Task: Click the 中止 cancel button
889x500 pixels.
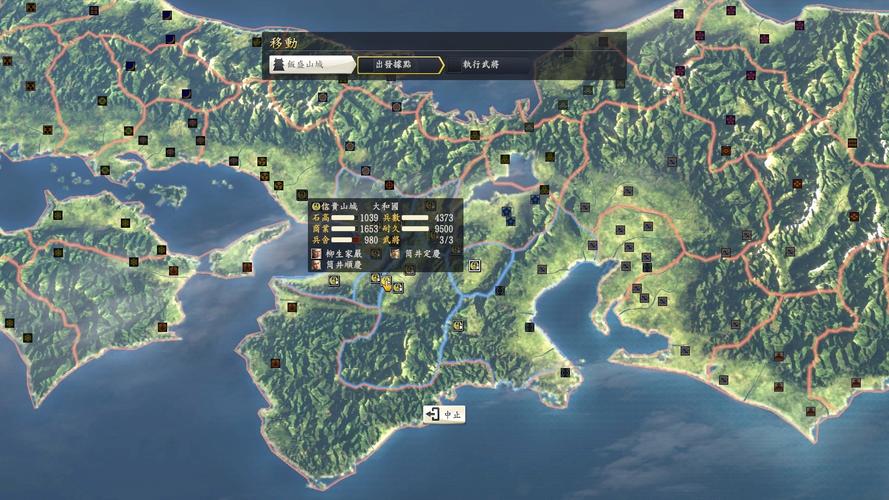Action: (x=444, y=414)
